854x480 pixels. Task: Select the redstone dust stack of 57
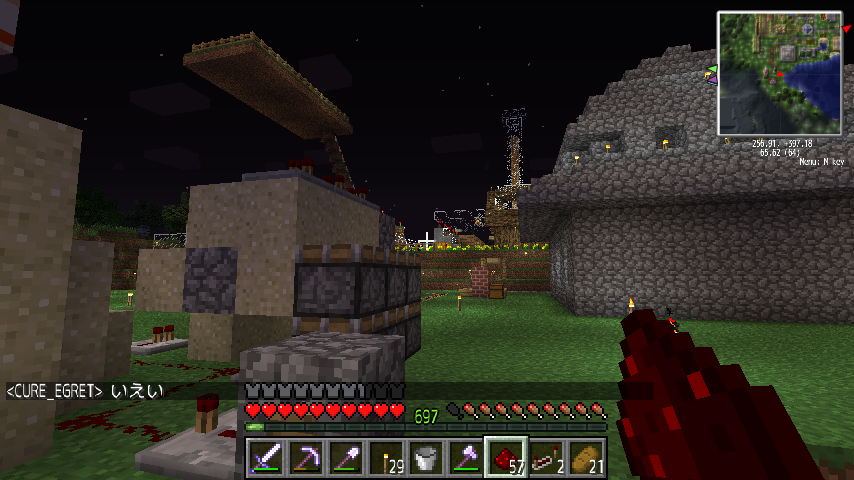[x=505, y=458]
